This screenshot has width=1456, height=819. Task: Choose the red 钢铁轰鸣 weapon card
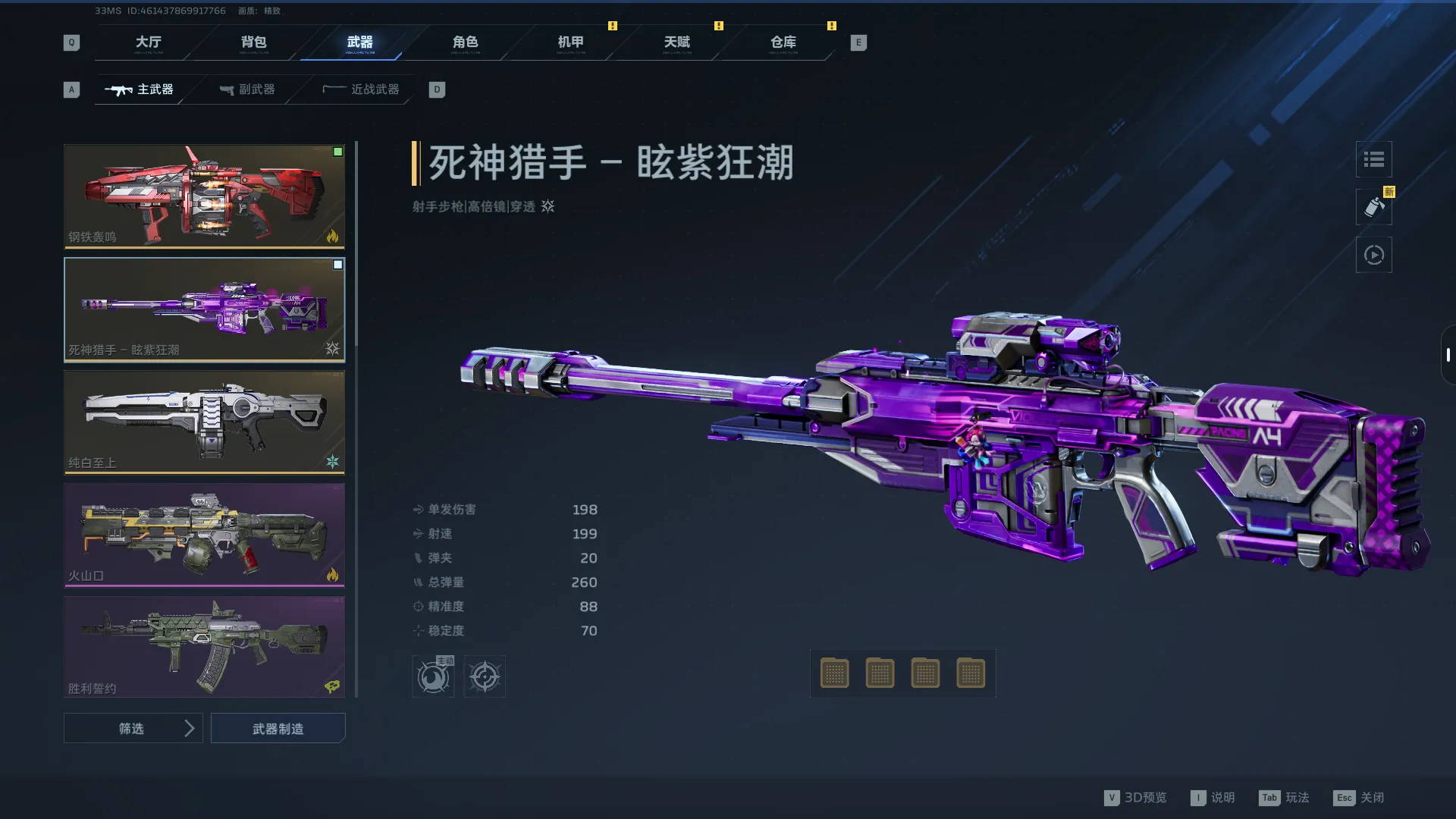point(204,196)
